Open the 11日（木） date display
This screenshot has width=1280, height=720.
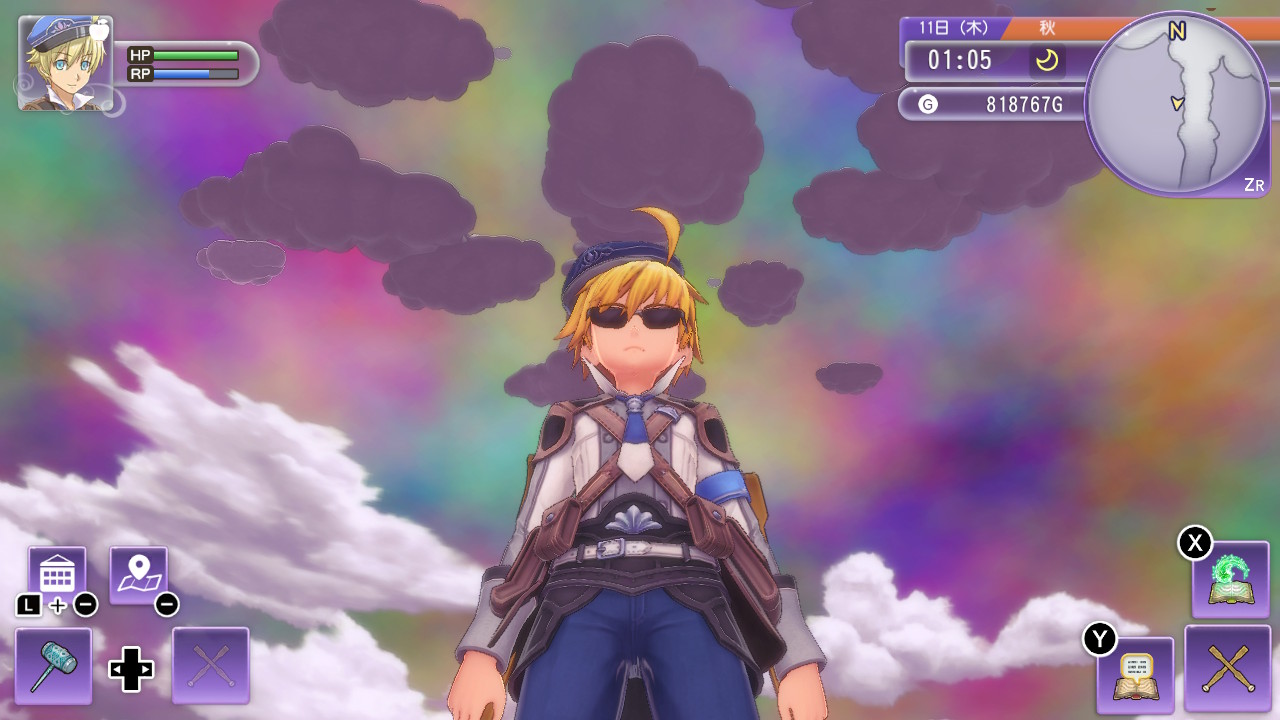(x=953, y=28)
